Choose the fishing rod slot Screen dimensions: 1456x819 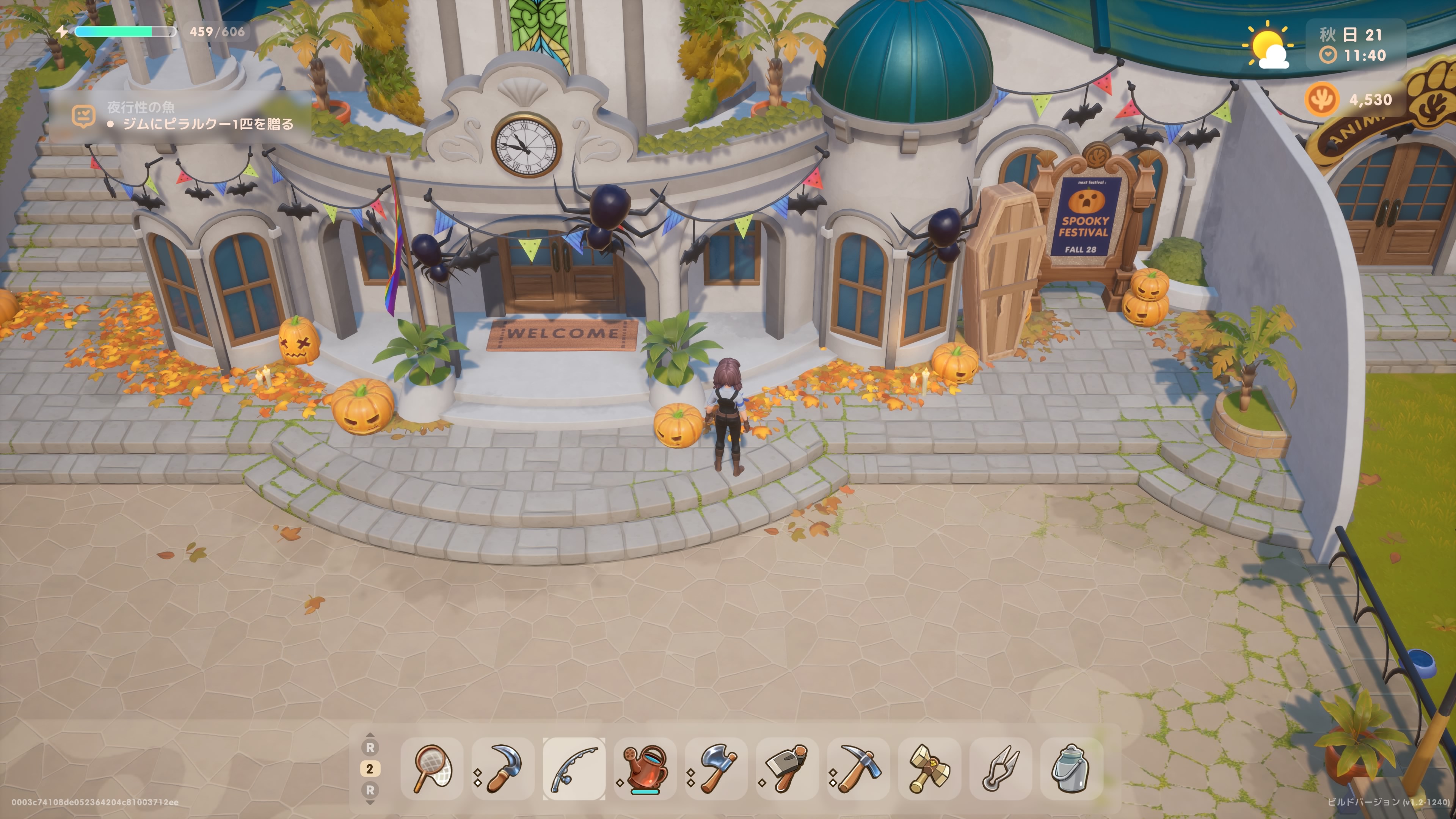click(574, 768)
